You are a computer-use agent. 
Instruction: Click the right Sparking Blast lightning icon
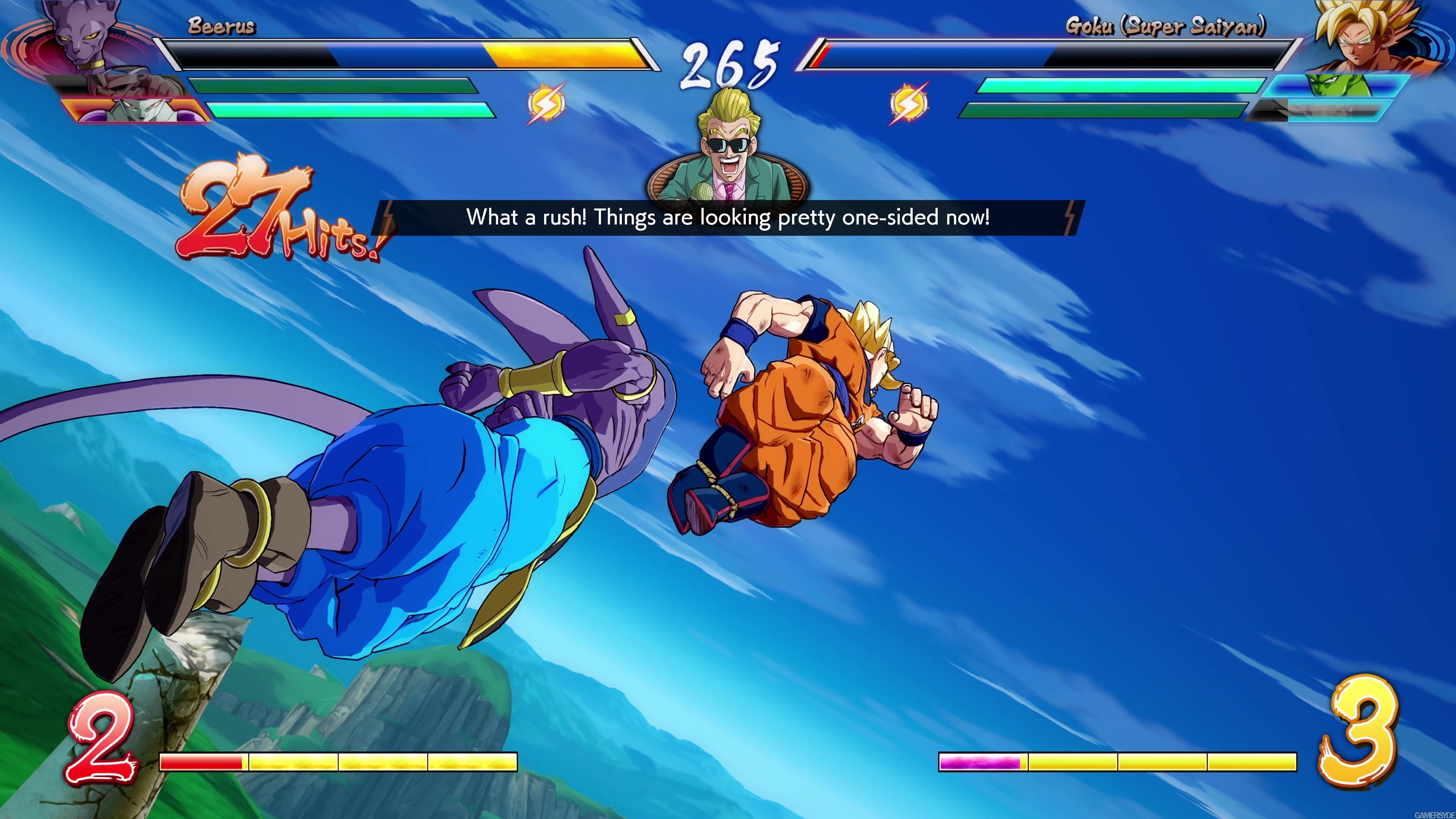[x=910, y=105]
